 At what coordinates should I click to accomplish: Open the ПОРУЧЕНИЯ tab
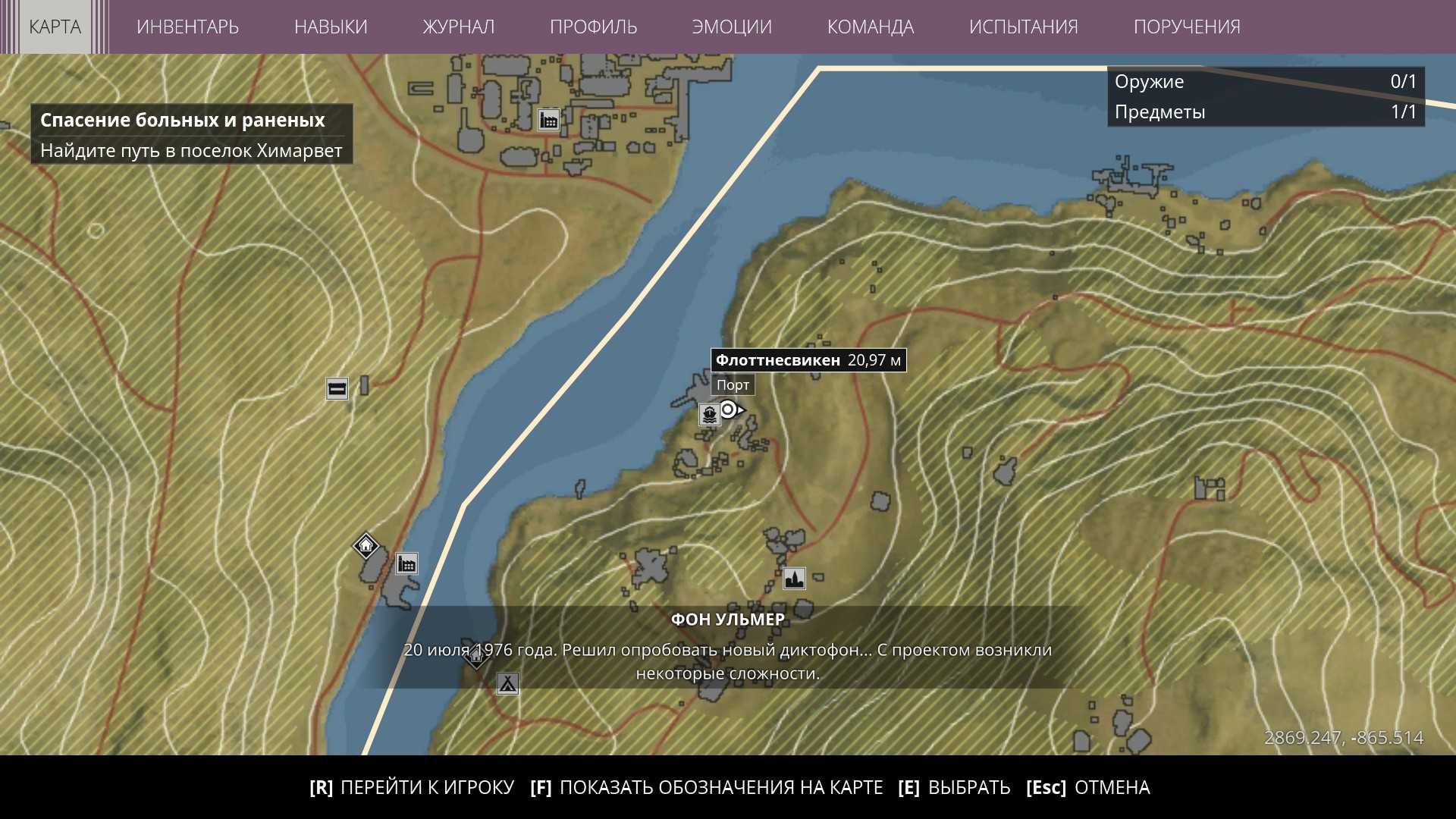pyautogui.click(x=1187, y=27)
